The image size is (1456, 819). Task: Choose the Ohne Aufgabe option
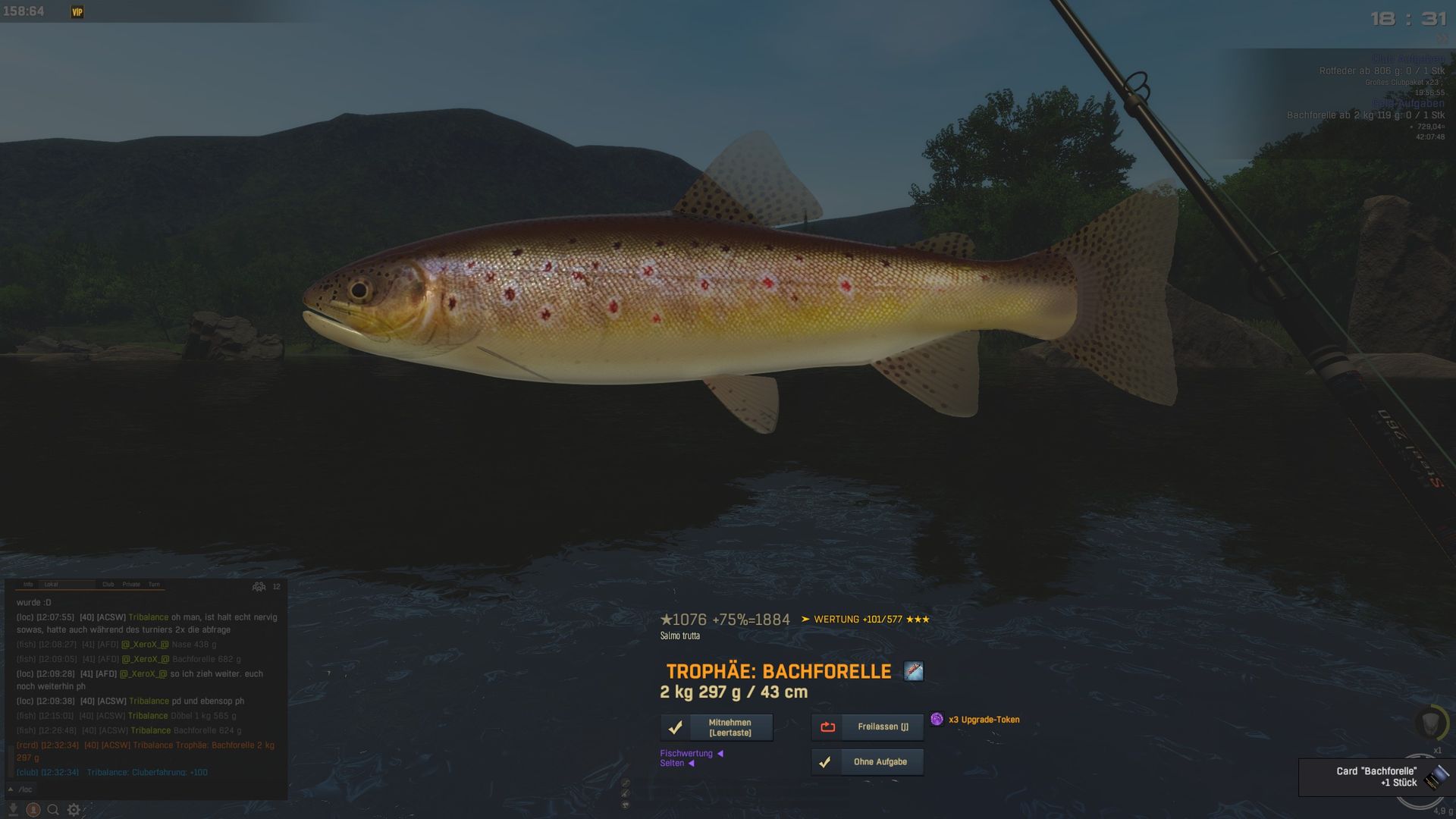click(x=868, y=761)
